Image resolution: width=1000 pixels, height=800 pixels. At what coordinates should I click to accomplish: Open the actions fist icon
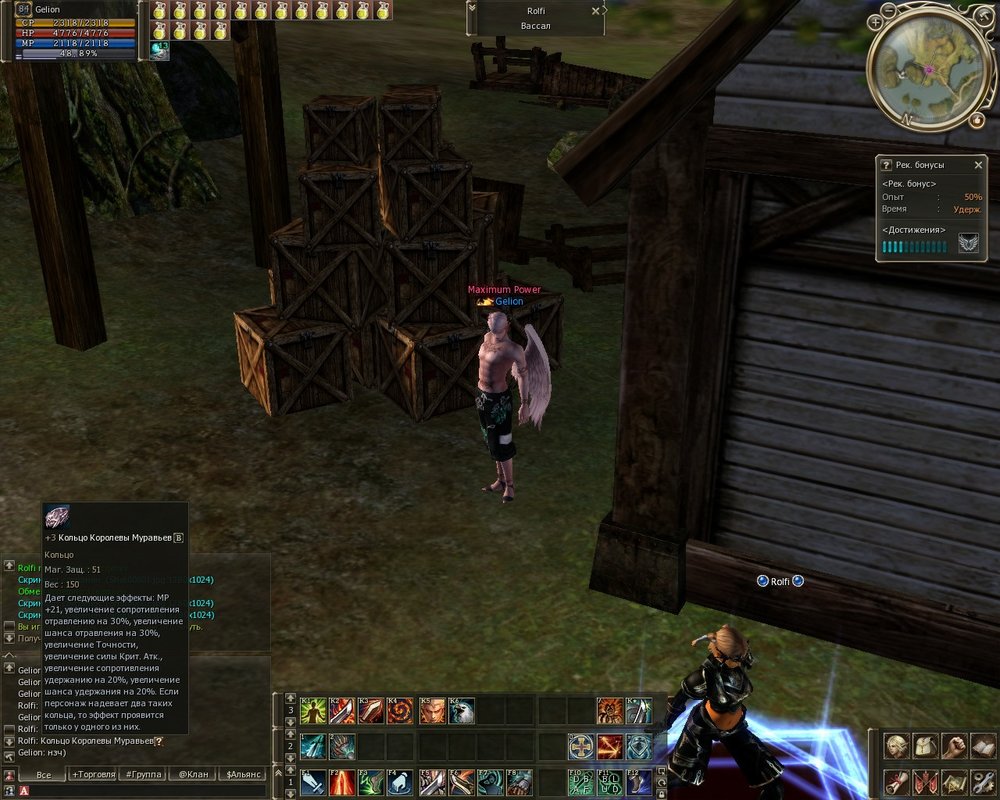pyautogui.click(x=955, y=747)
